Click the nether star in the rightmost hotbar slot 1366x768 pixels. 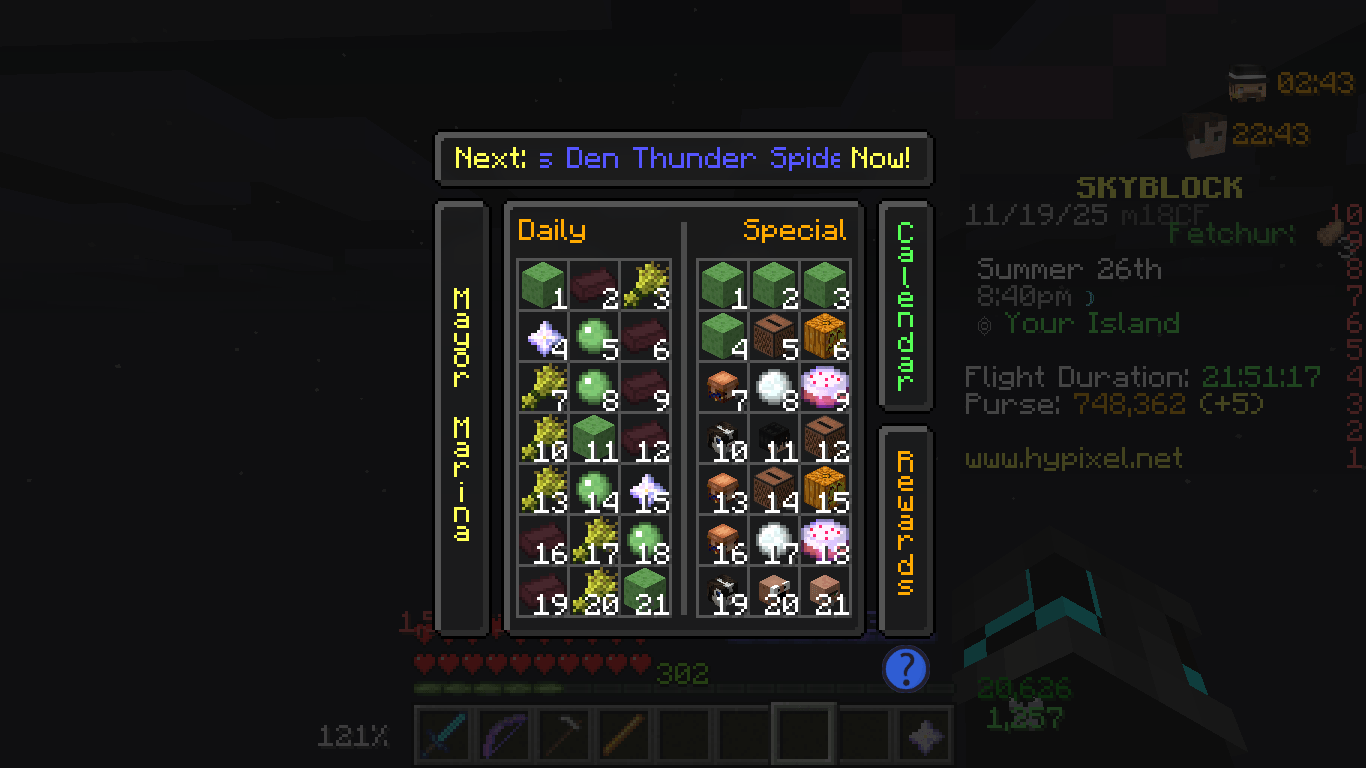pyautogui.click(x=923, y=733)
